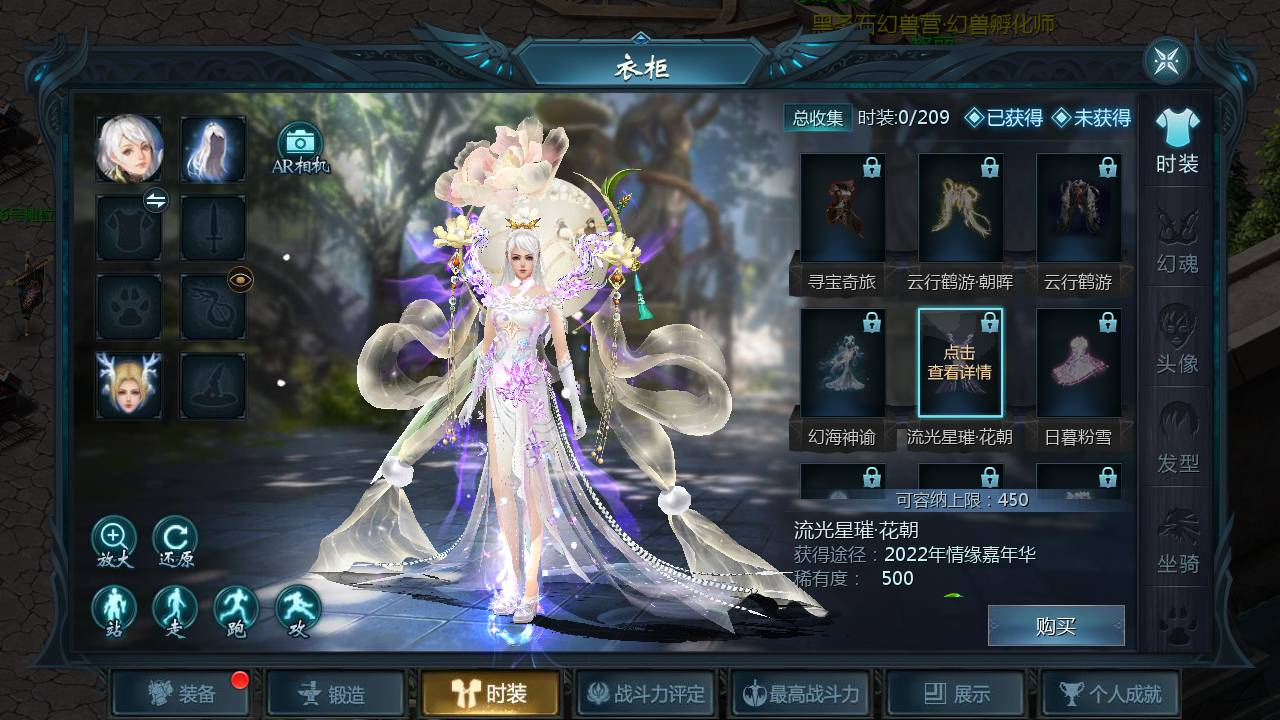The height and width of the screenshot is (720, 1280).
Task: Open the 装备 equipment tab
Action: pyautogui.click(x=181, y=693)
